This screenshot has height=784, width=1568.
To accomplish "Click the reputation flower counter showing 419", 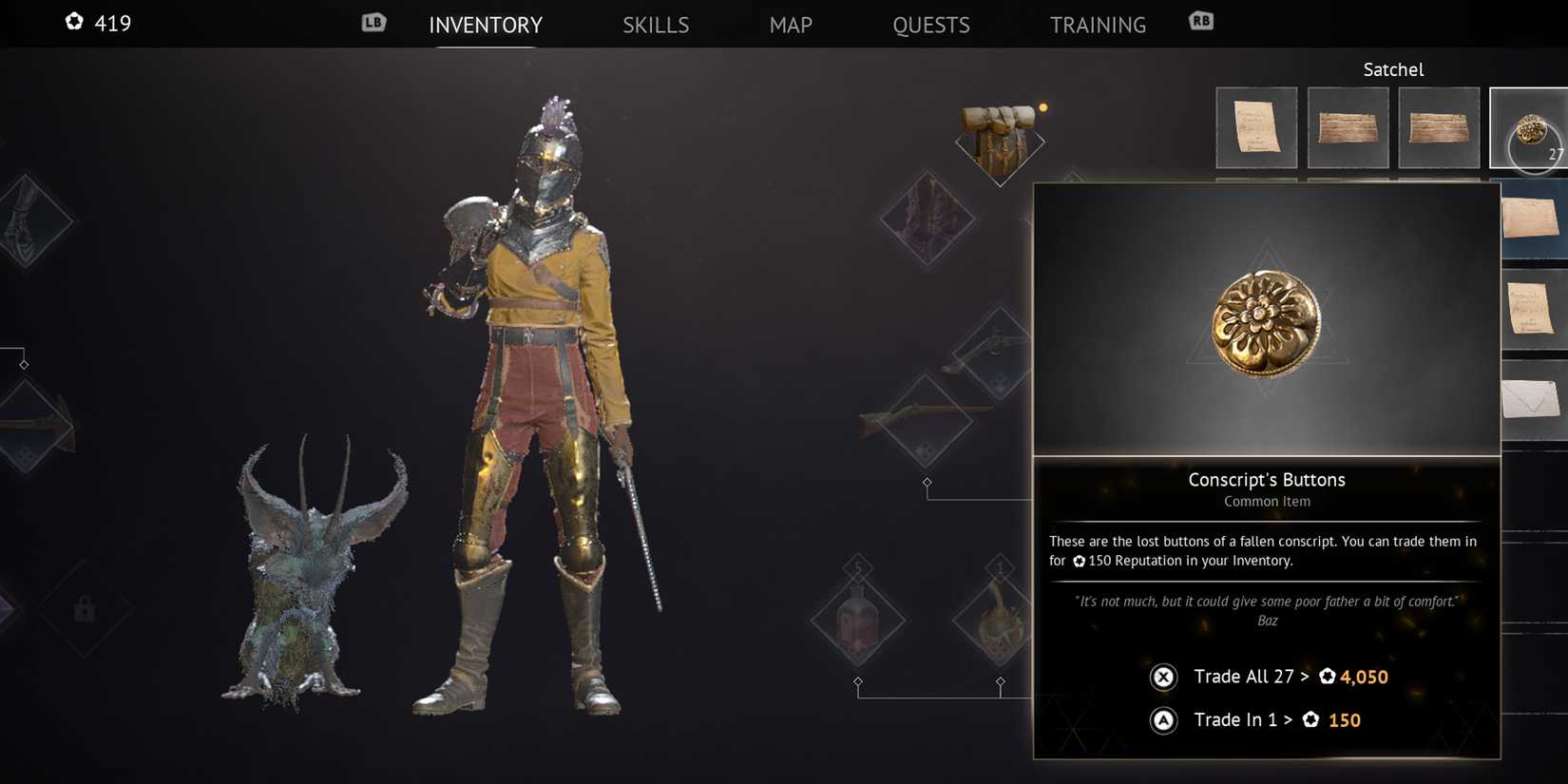I will coord(98,23).
